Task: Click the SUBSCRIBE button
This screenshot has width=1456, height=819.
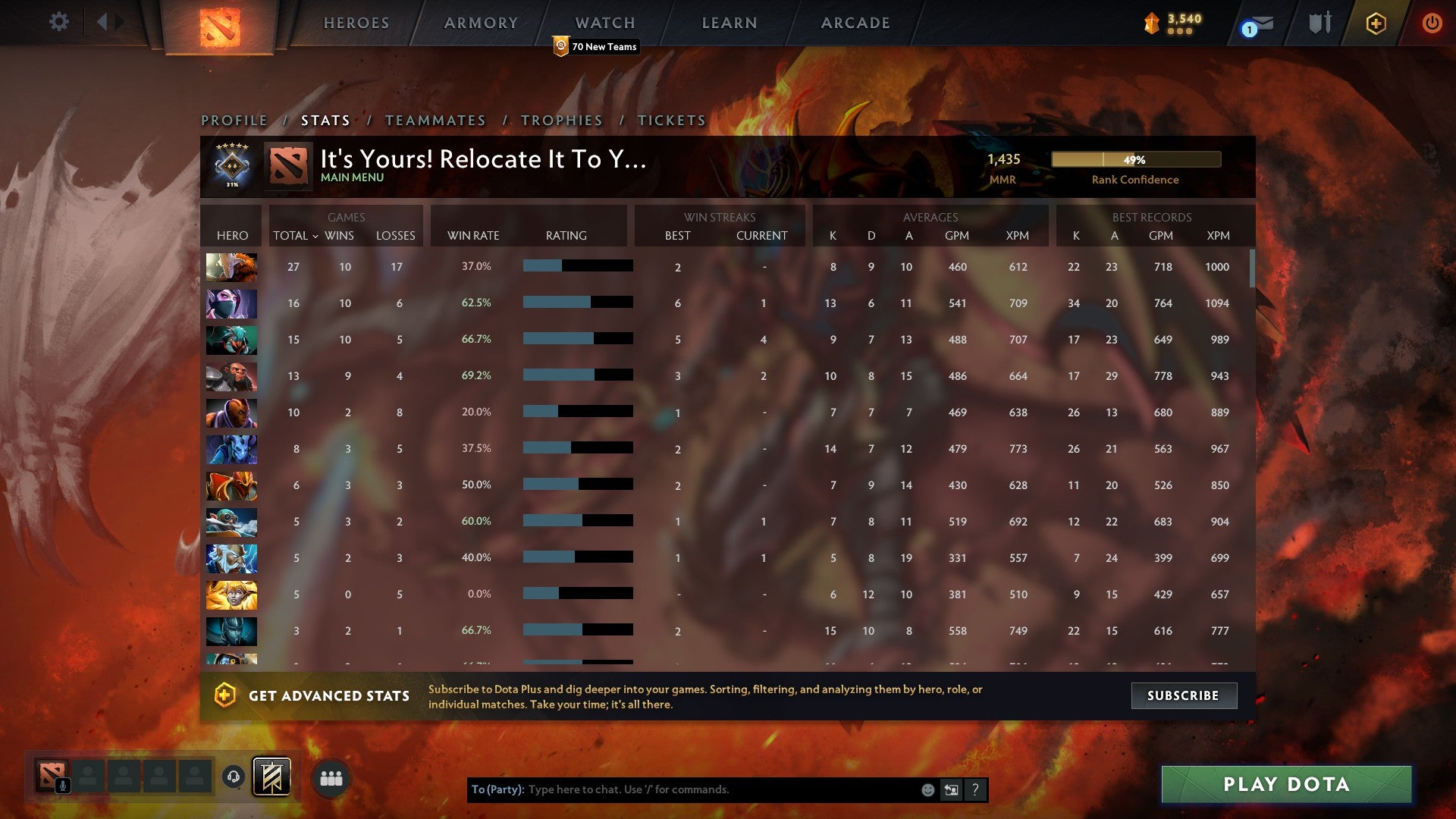Action: (x=1183, y=695)
